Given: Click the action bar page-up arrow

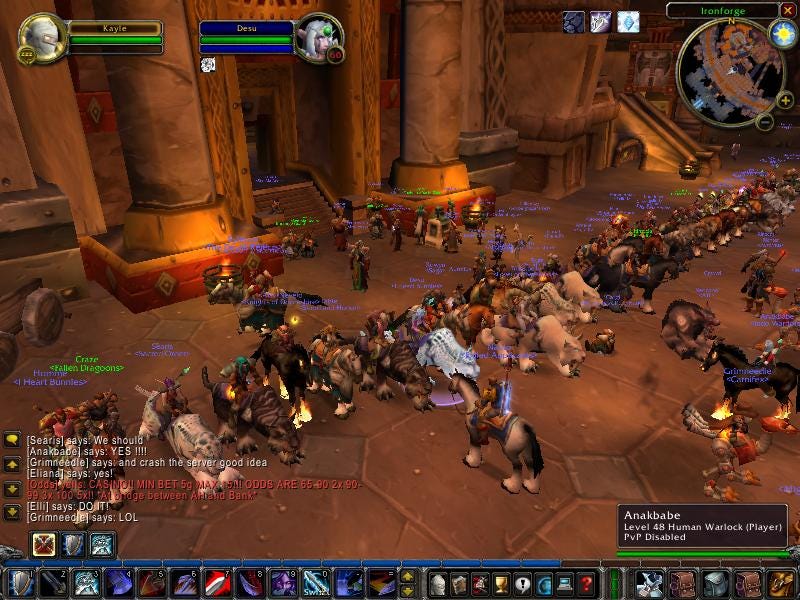Looking at the screenshot, I should [407, 577].
